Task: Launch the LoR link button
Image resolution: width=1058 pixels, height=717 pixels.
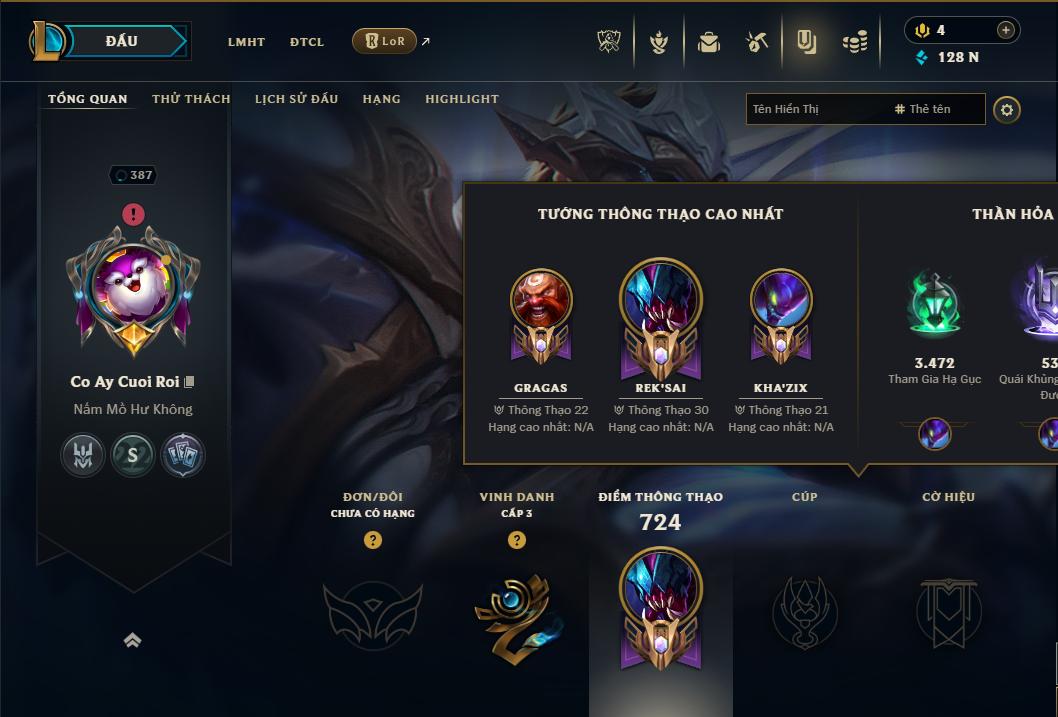Action: (385, 41)
